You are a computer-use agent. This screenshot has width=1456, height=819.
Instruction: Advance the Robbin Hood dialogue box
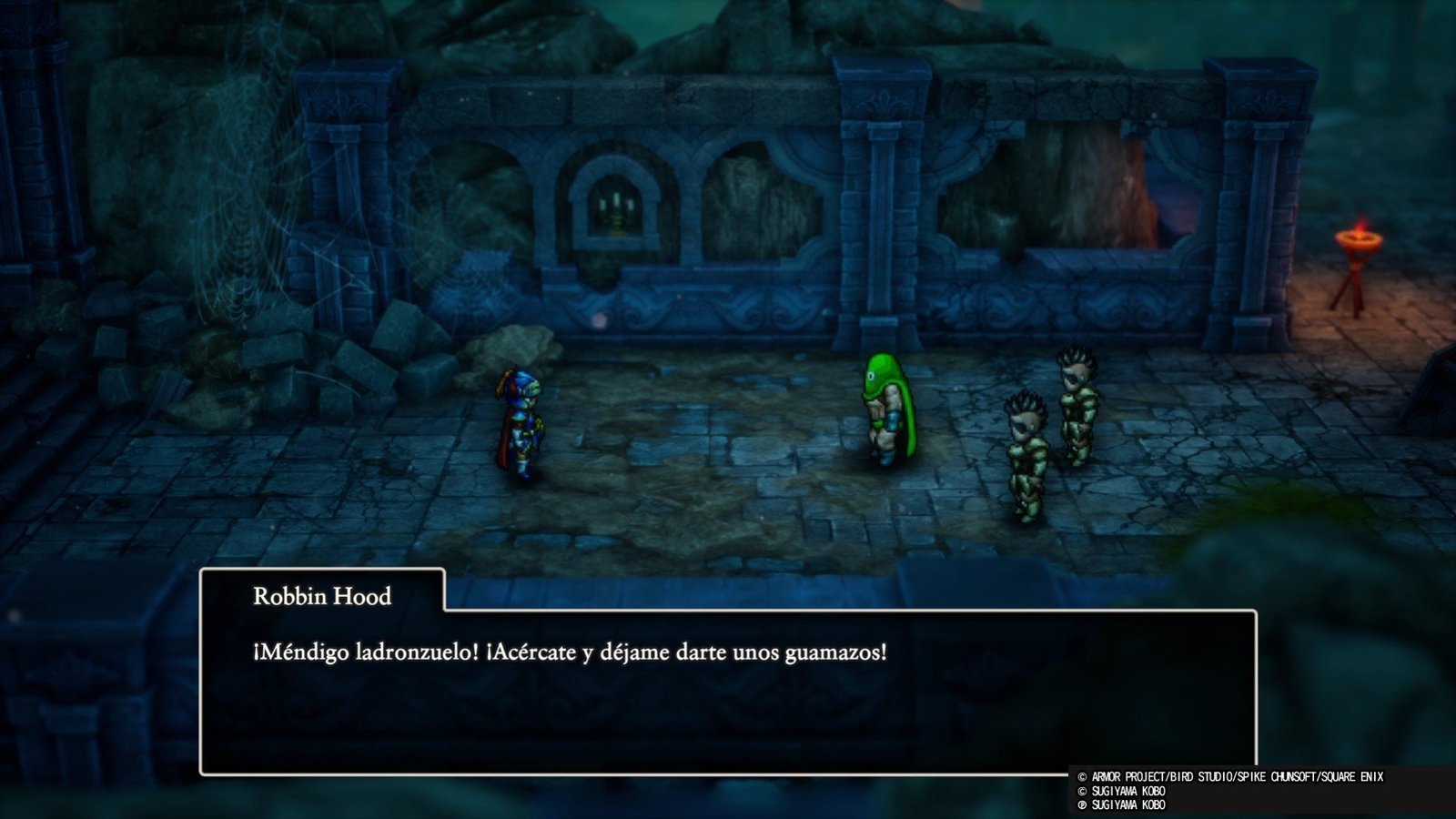pos(726,692)
